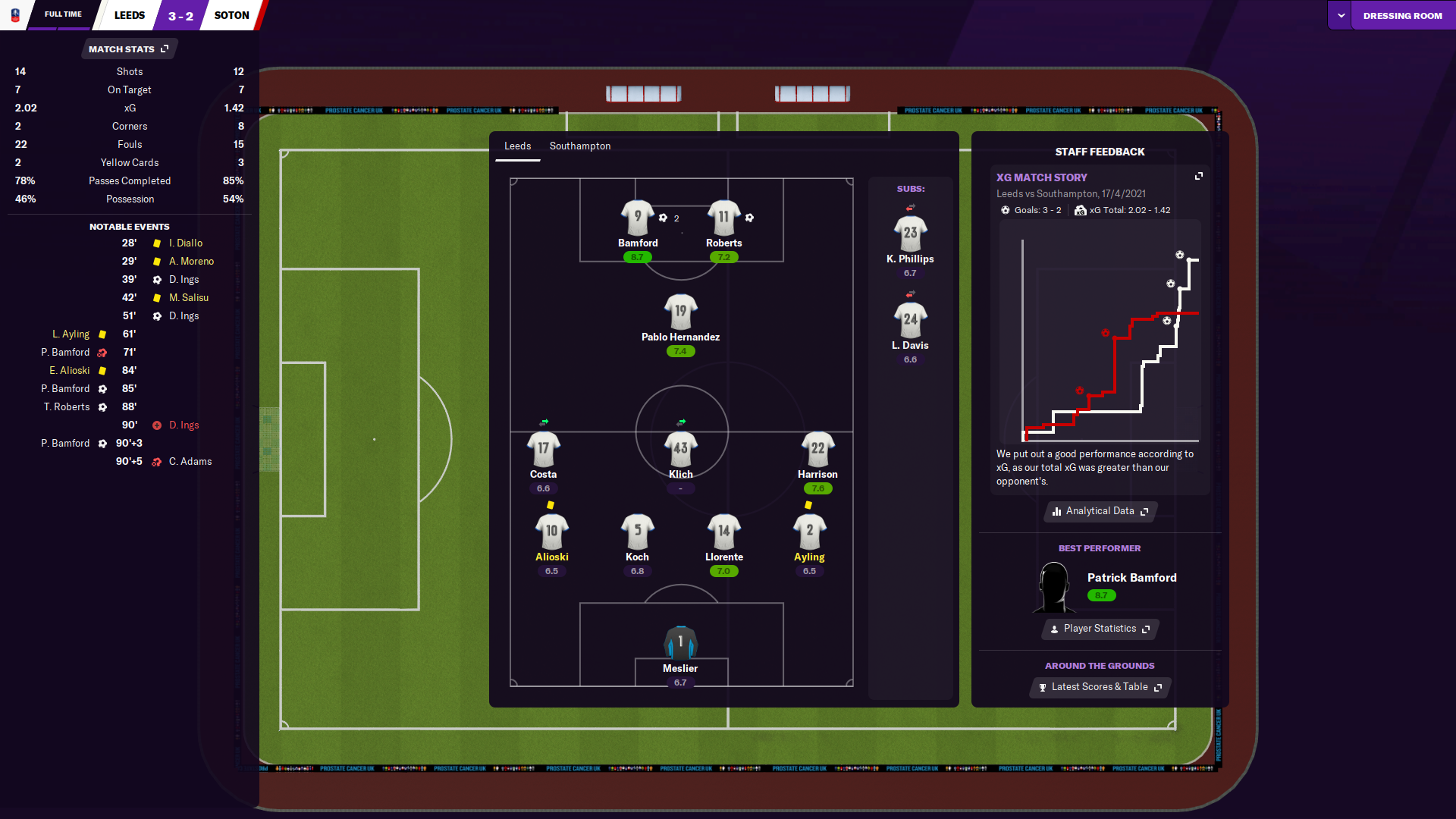Choose Roberts in the formation view
1456x819 pixels.
pyautogui.click(x=723, y=218)
